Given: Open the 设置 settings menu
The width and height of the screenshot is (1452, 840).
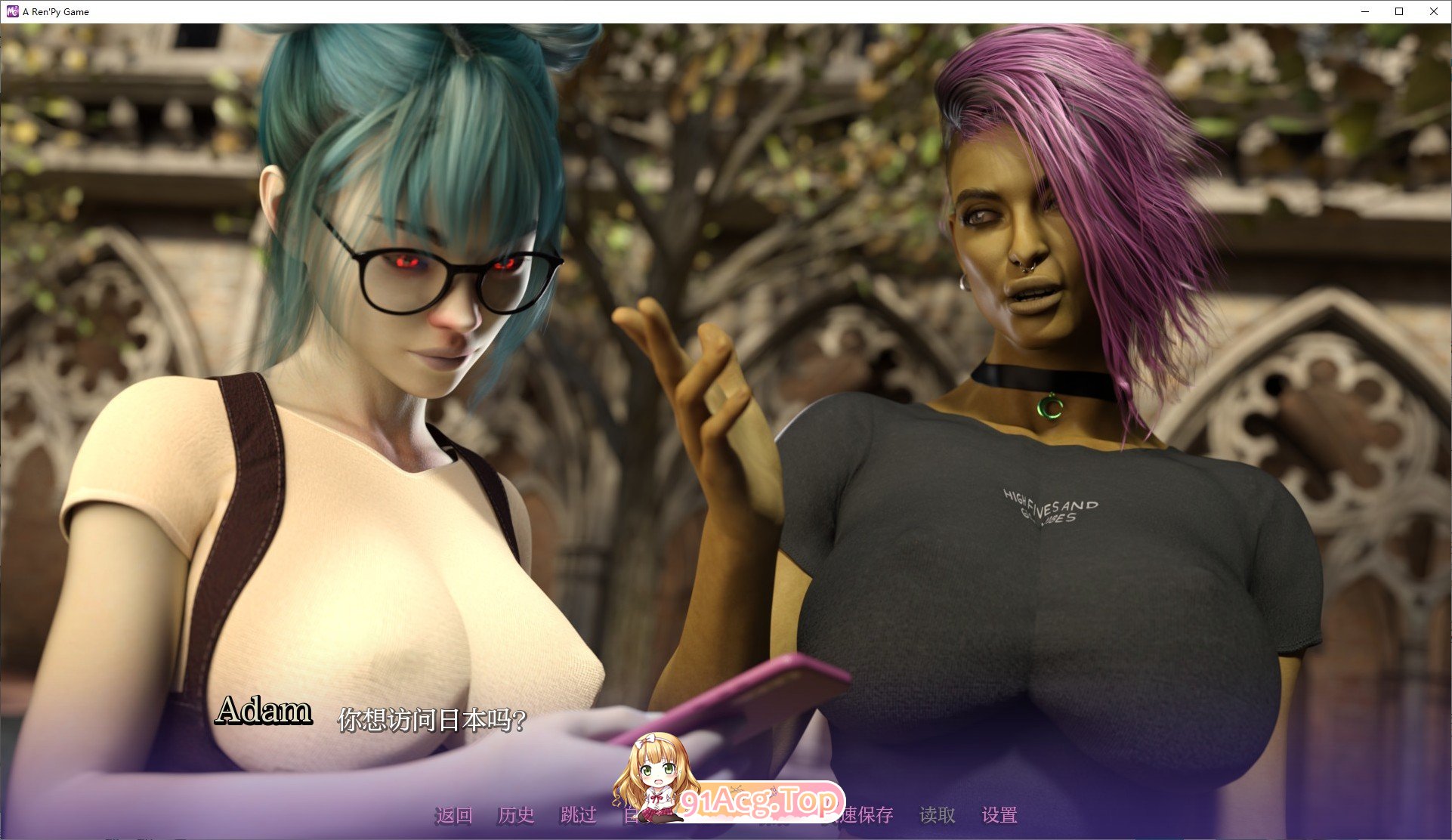Looking at the screenshot, I should click(x=1001, y=816).
